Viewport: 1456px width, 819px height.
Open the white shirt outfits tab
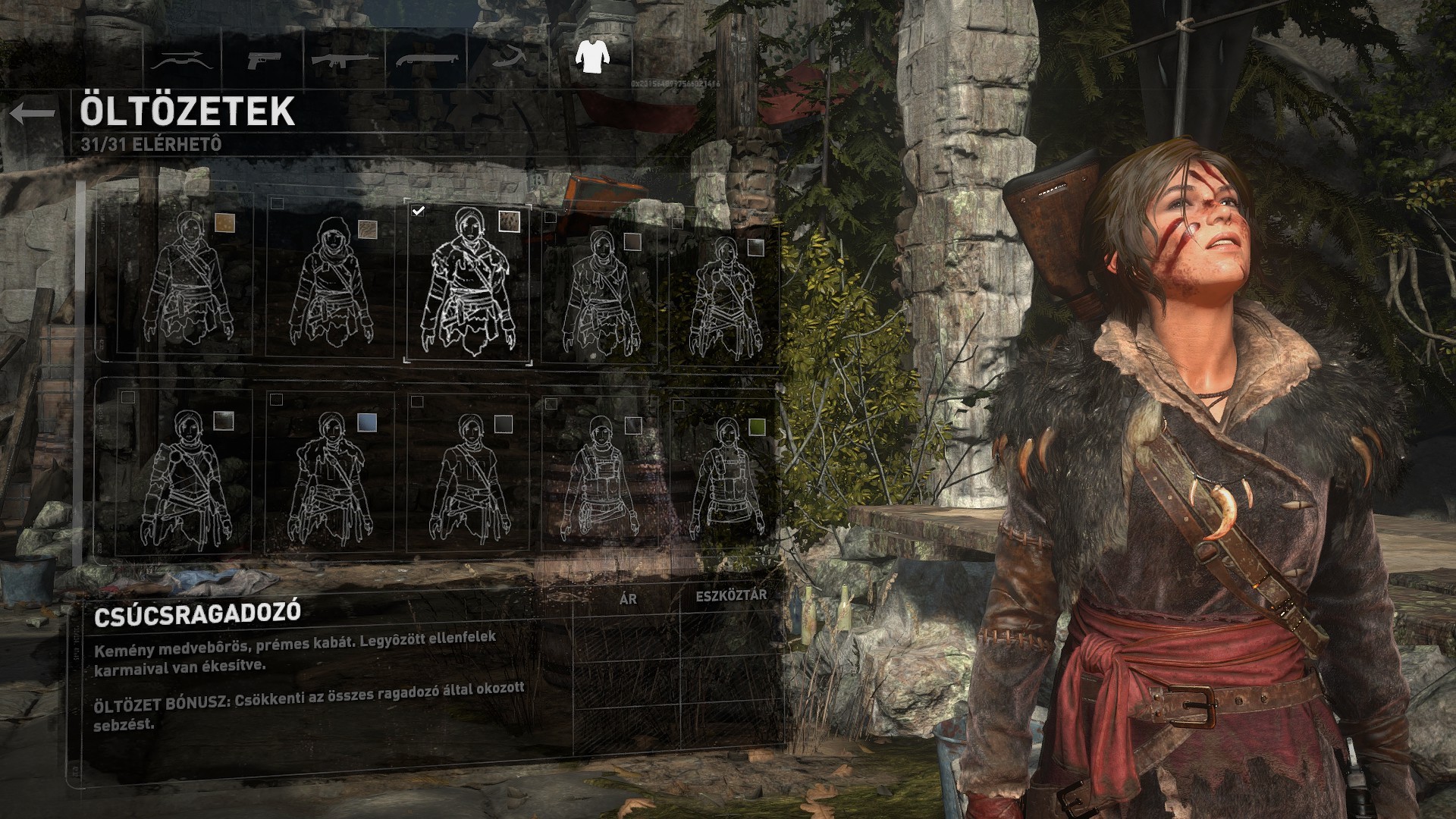(591, 56)
